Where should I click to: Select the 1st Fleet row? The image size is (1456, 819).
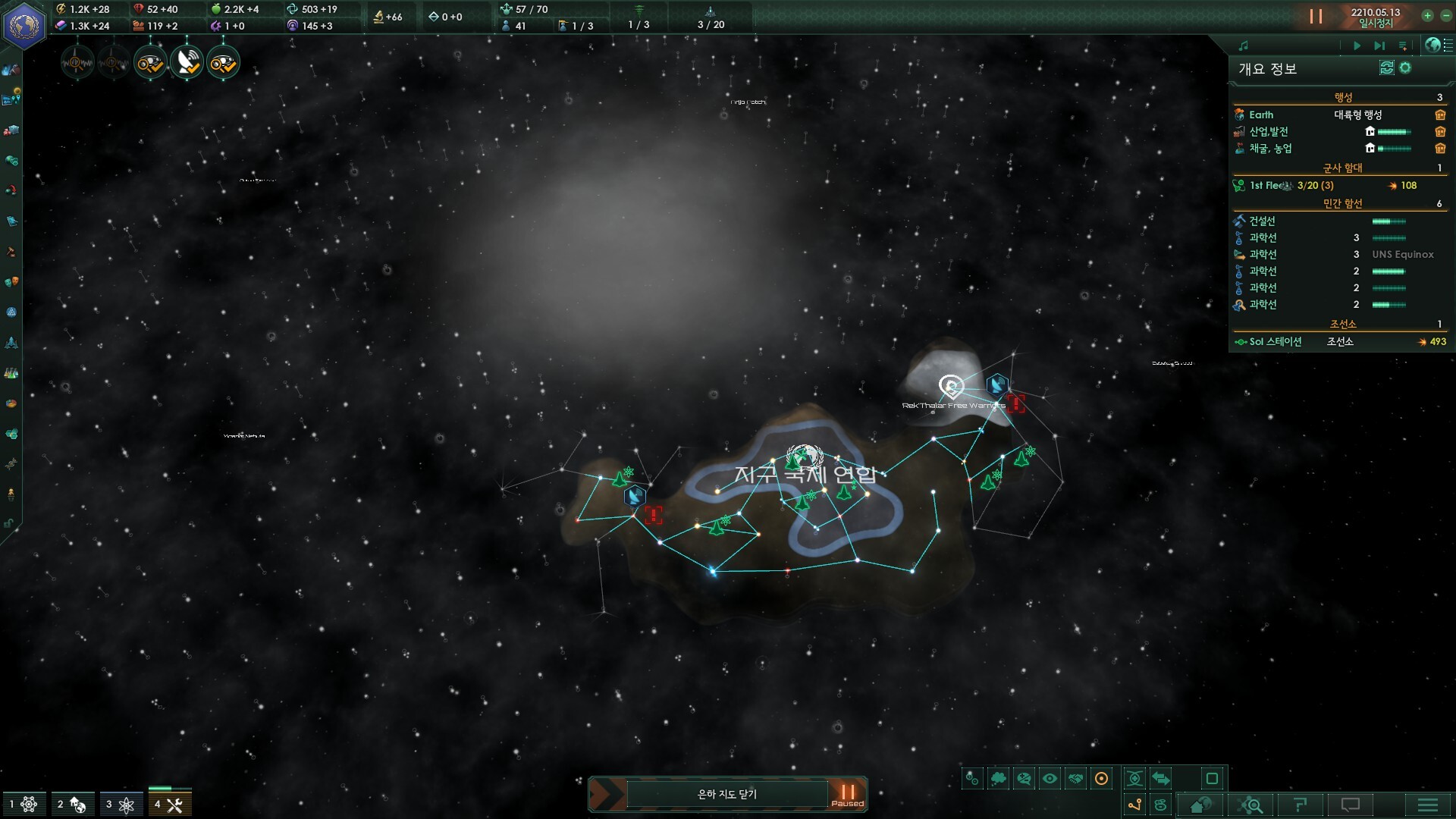click(x=1289, y=186)
